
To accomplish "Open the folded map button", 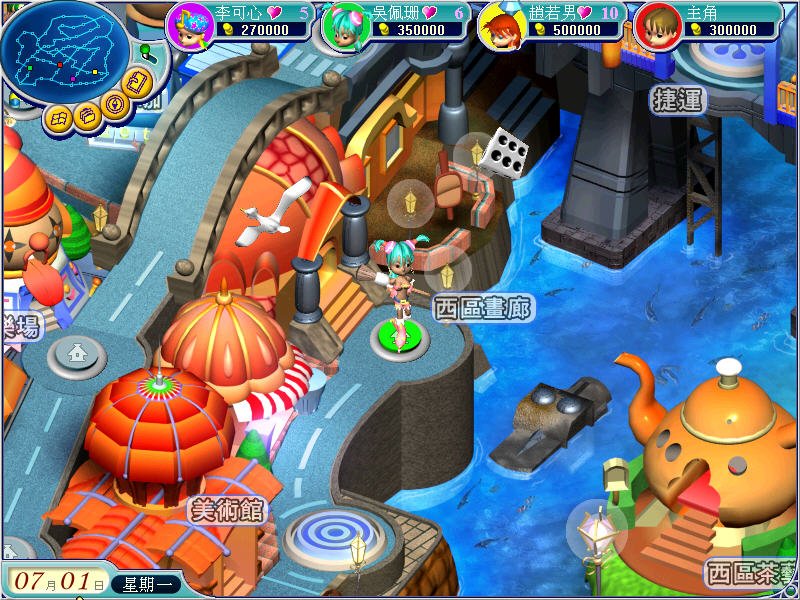I will (x=59, y=116).
